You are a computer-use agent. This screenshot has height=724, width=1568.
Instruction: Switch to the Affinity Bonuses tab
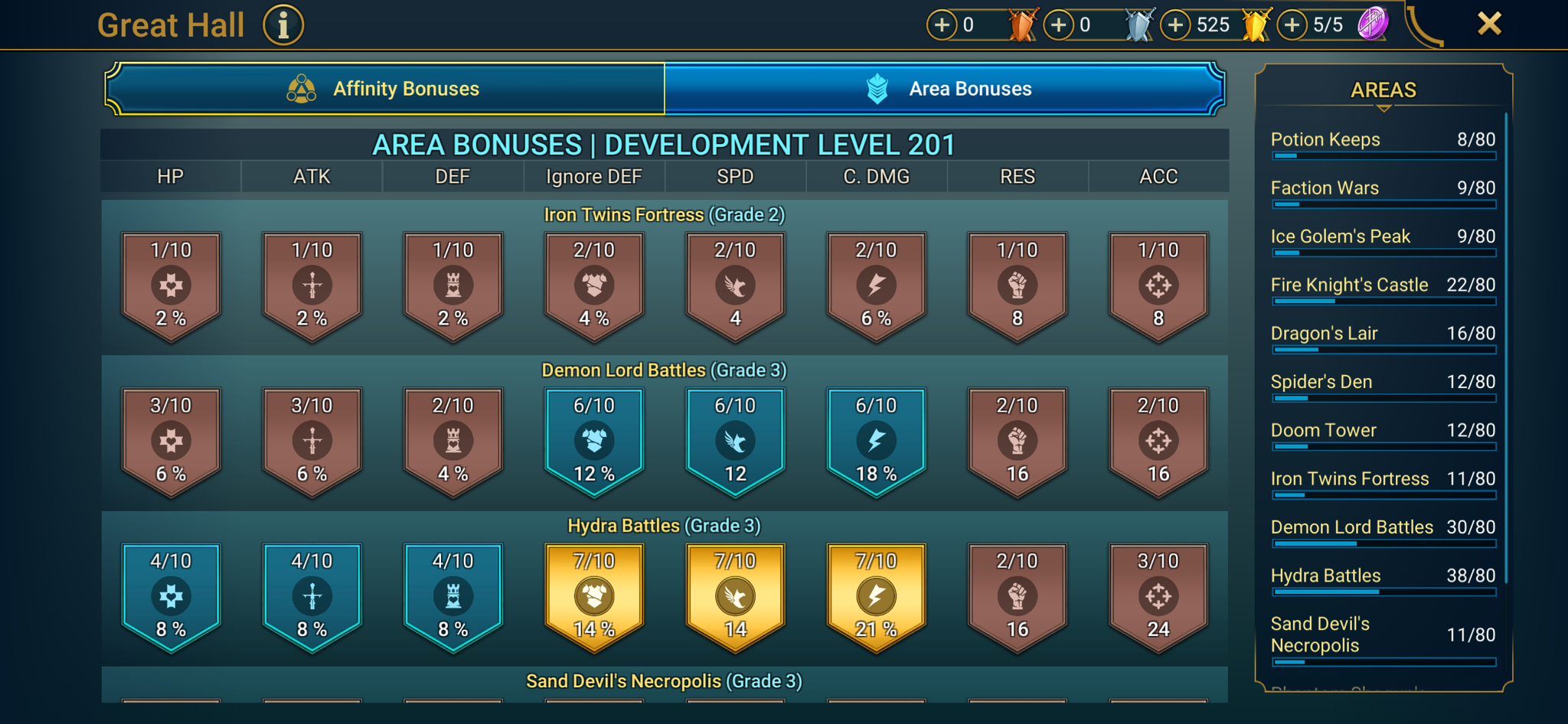point(404,88)
